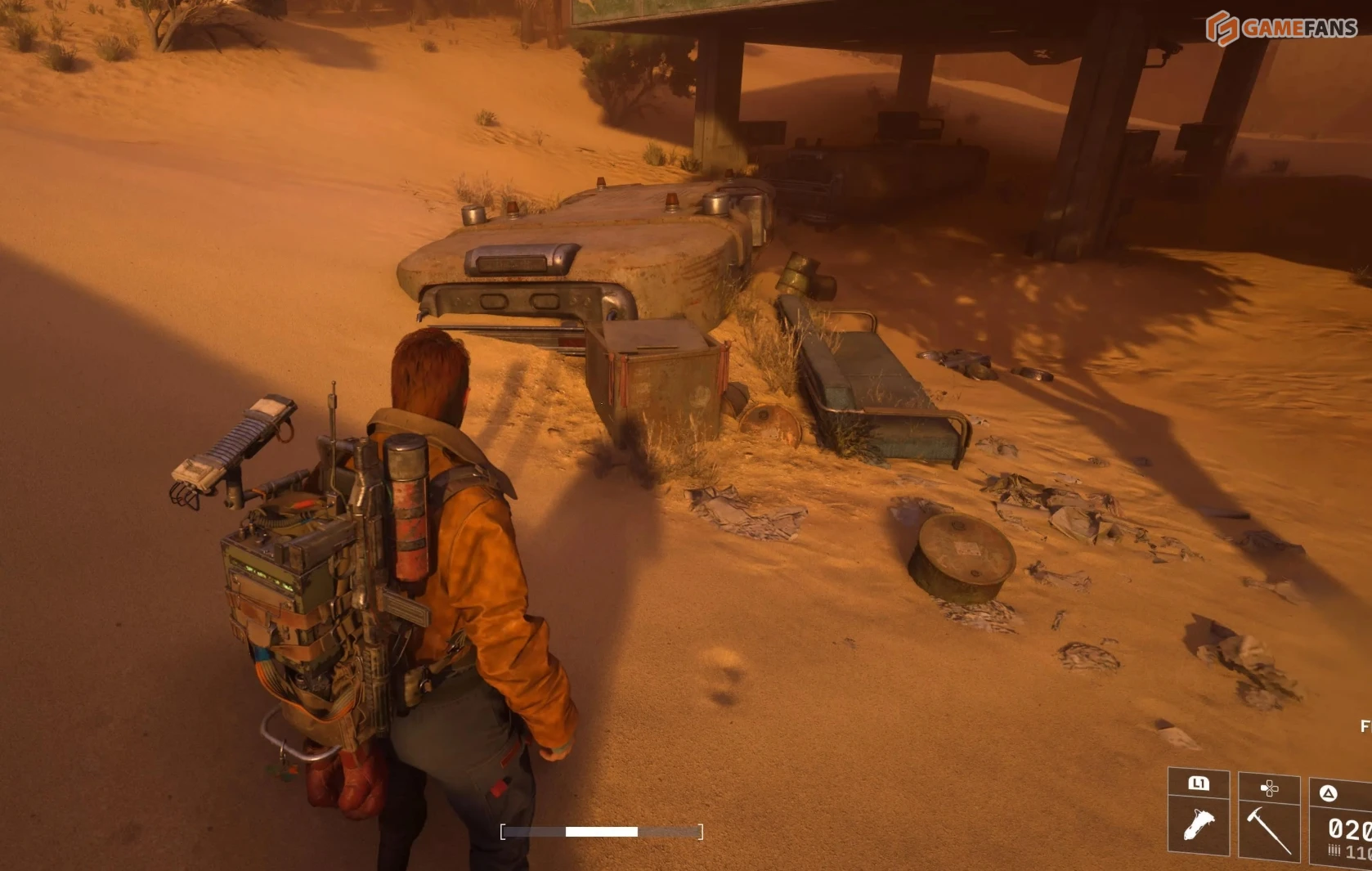Click the GameFans watermark logo
Viewport: 1372px width, 871px height.
pos(1281,28)
